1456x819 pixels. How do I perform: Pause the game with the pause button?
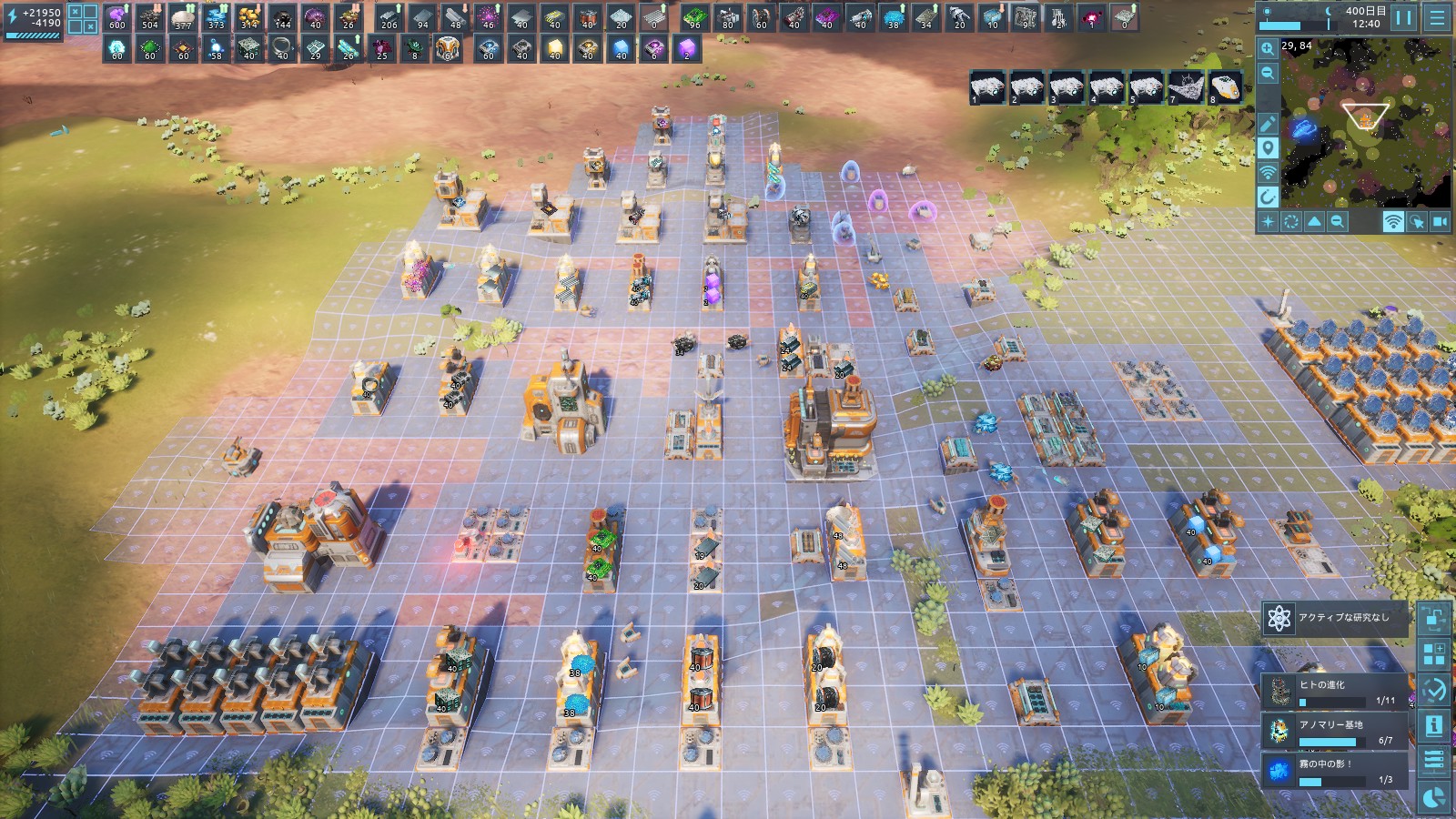tap(1405, 17)
